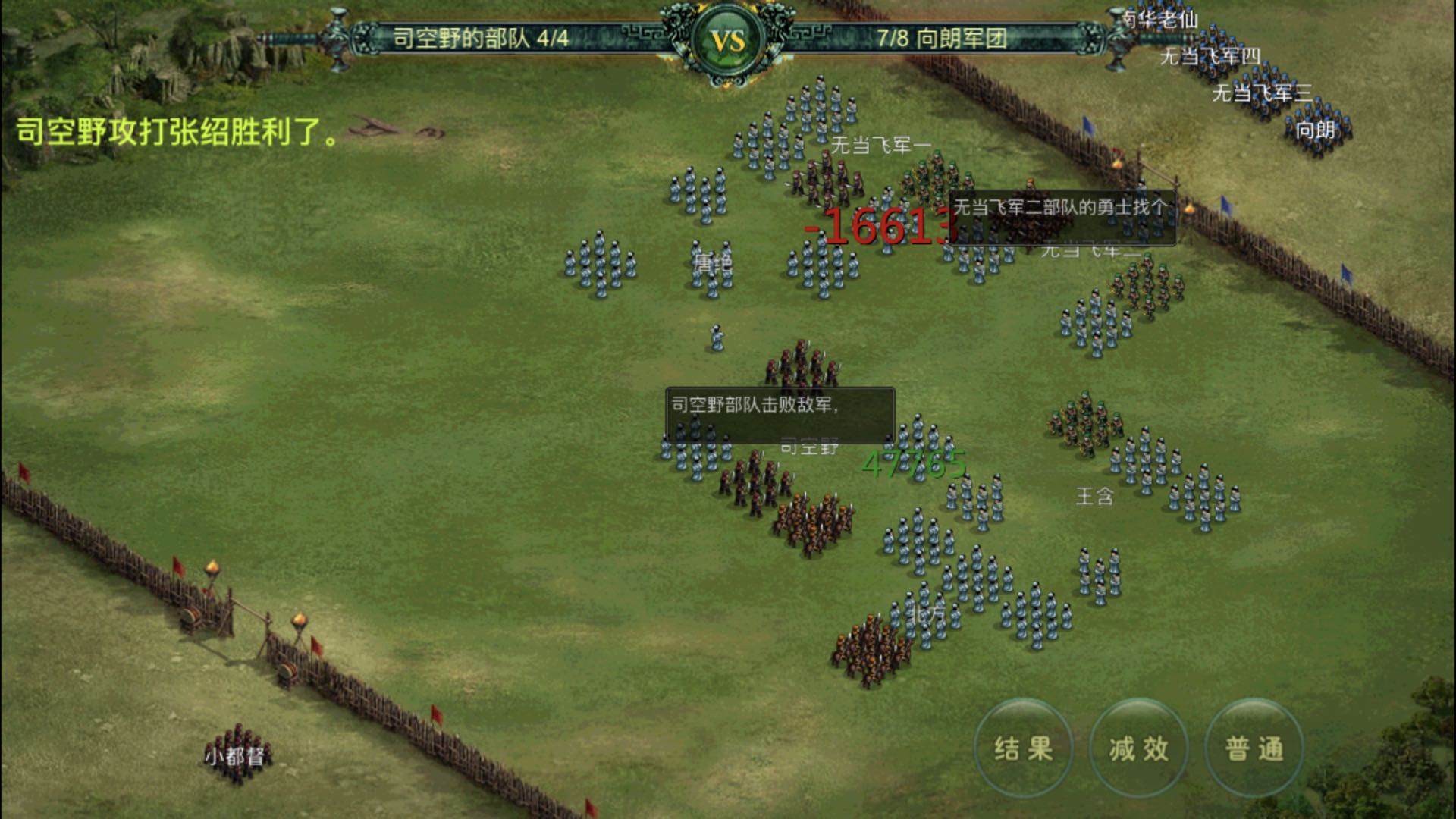The height and width of the screenshot is (819, 1456).
Task: Switch battle speed with 普通 button
Action: point(1254,748)
